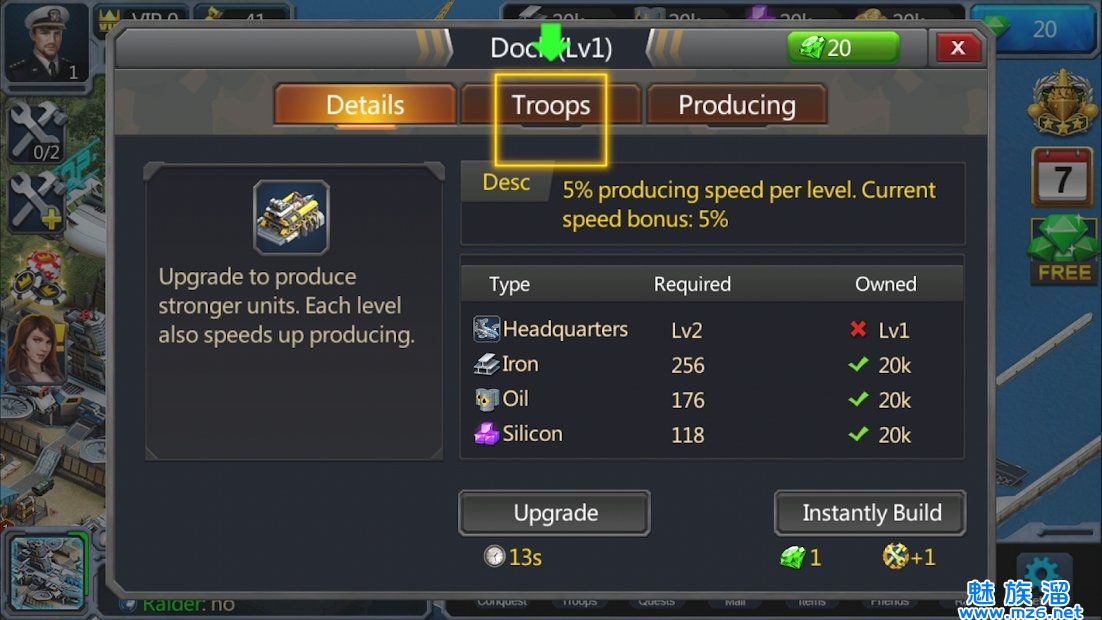Open the build queue wrench icon
The height and width of the screenshot is (620, 1102).
tap(36, 132)
